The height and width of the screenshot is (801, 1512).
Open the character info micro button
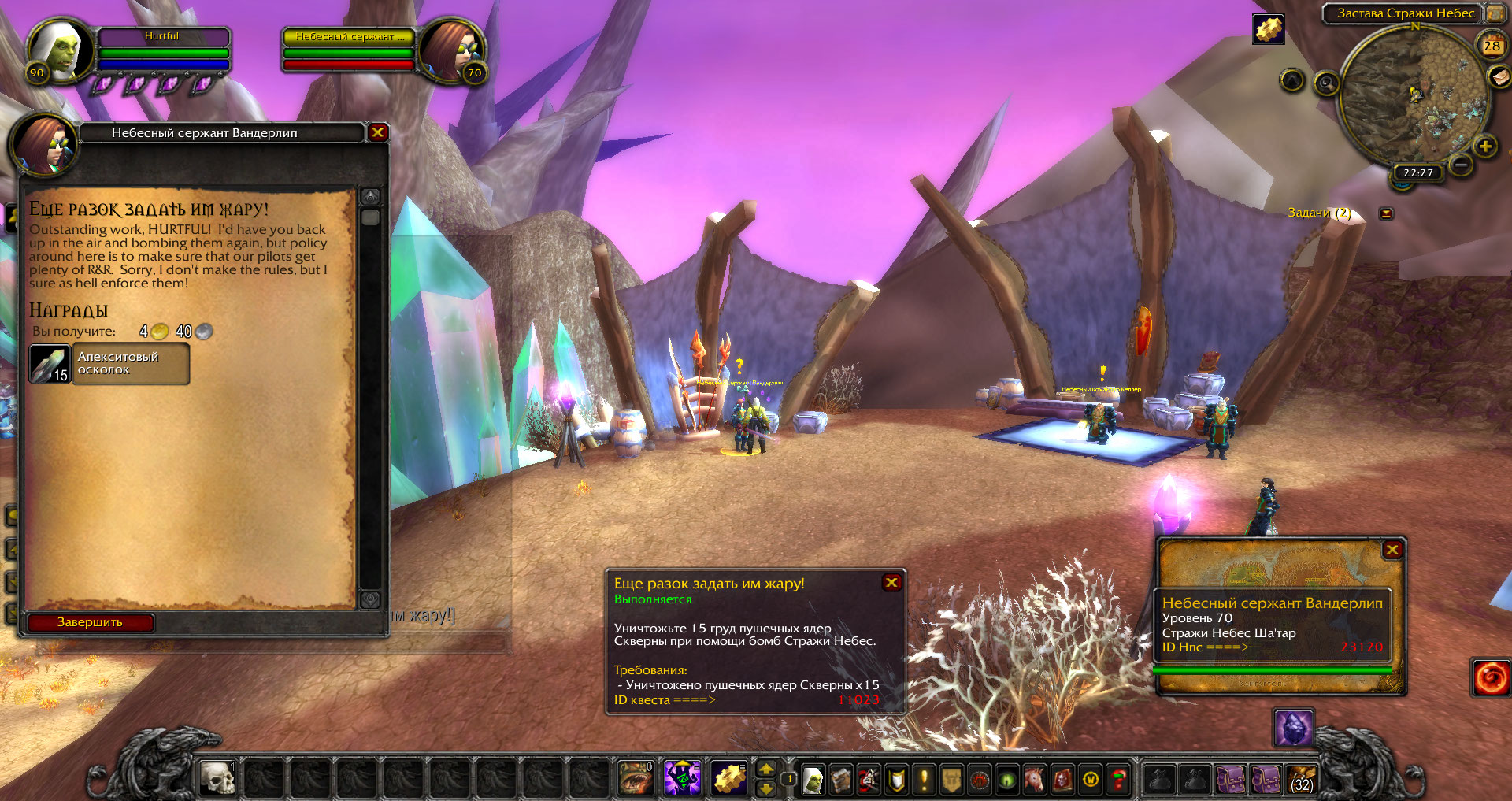tap(813, 780)
